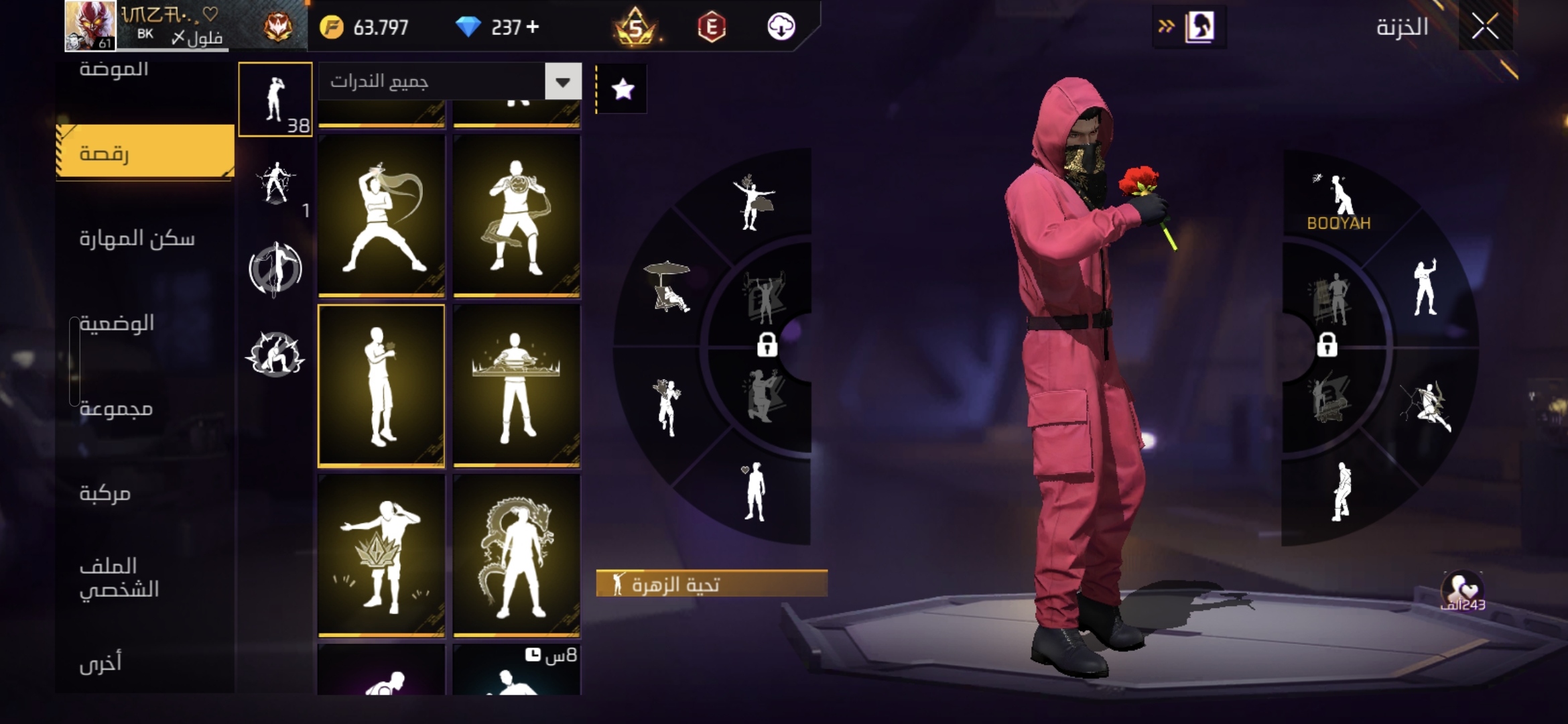This screenshot has width=1568, height=724.
Task: Add diamonds with the plus button
Action: coord(533,27)
